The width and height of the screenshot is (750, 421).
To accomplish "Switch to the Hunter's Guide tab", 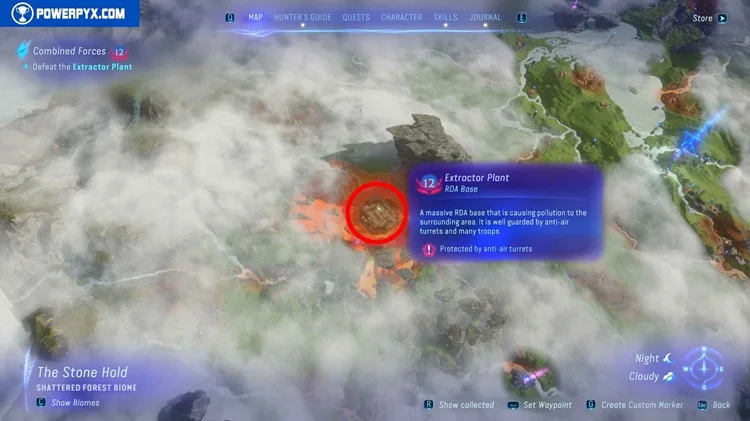I will click(303, 17).
